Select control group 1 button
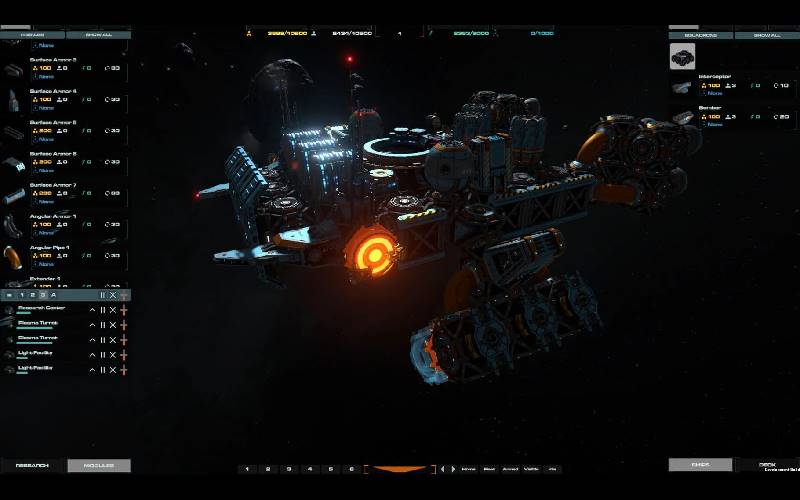Viewport: 800px width, 500px height. coord(247,468)
